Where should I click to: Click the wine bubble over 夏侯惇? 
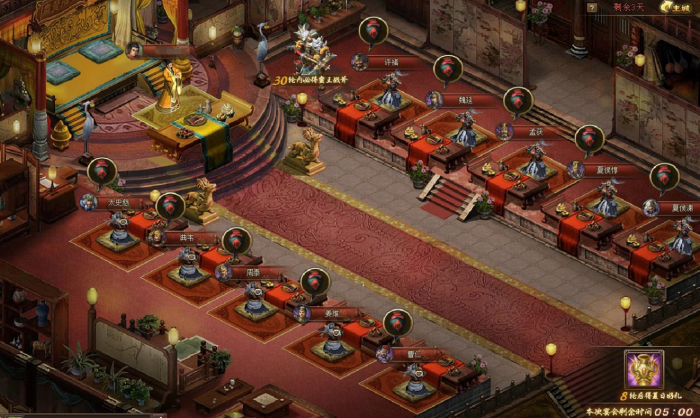coord(589,139)
